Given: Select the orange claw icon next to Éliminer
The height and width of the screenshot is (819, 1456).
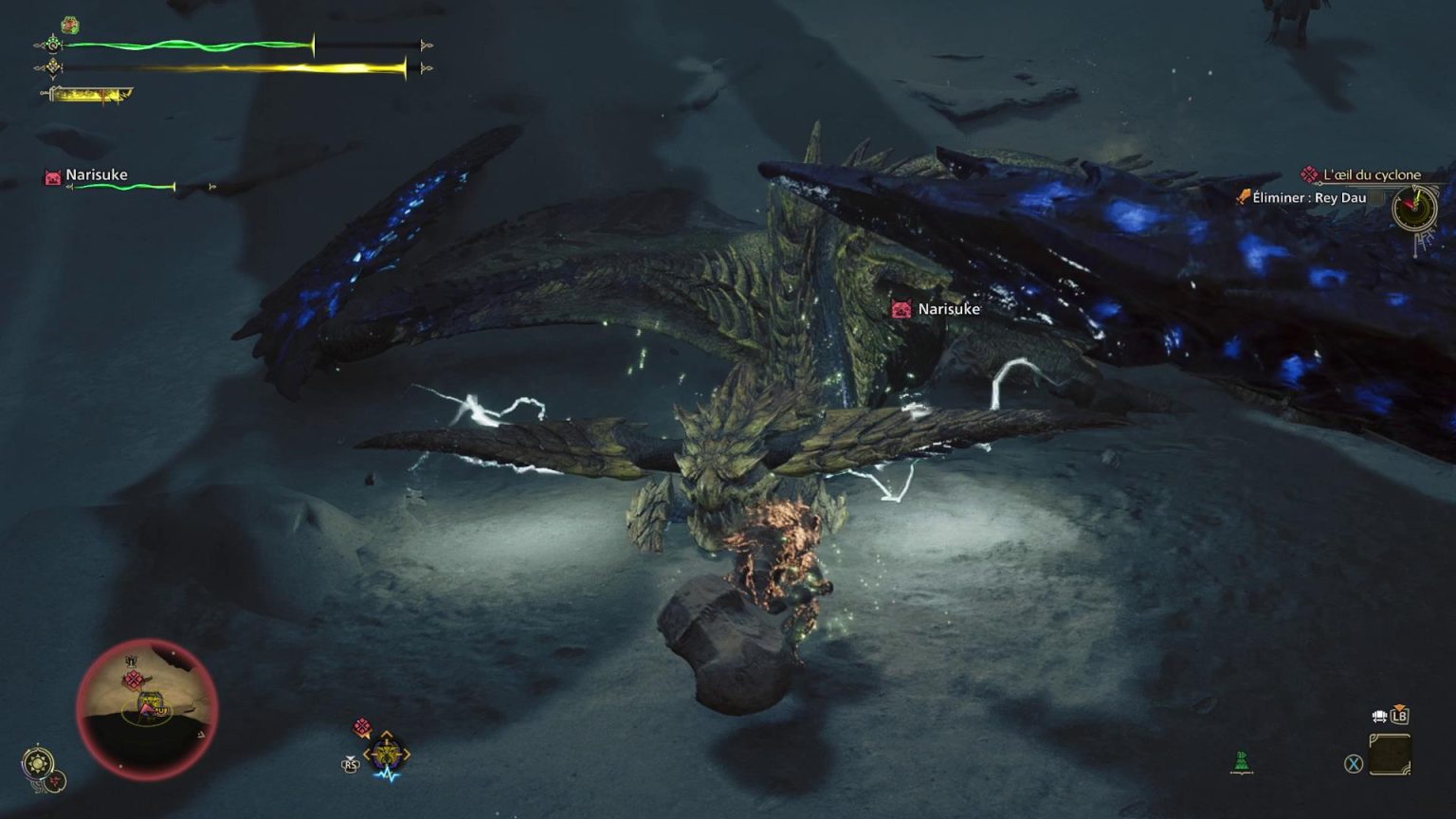Looking at the screenshot, I should pyautogui.click(x=1245, y=196).
